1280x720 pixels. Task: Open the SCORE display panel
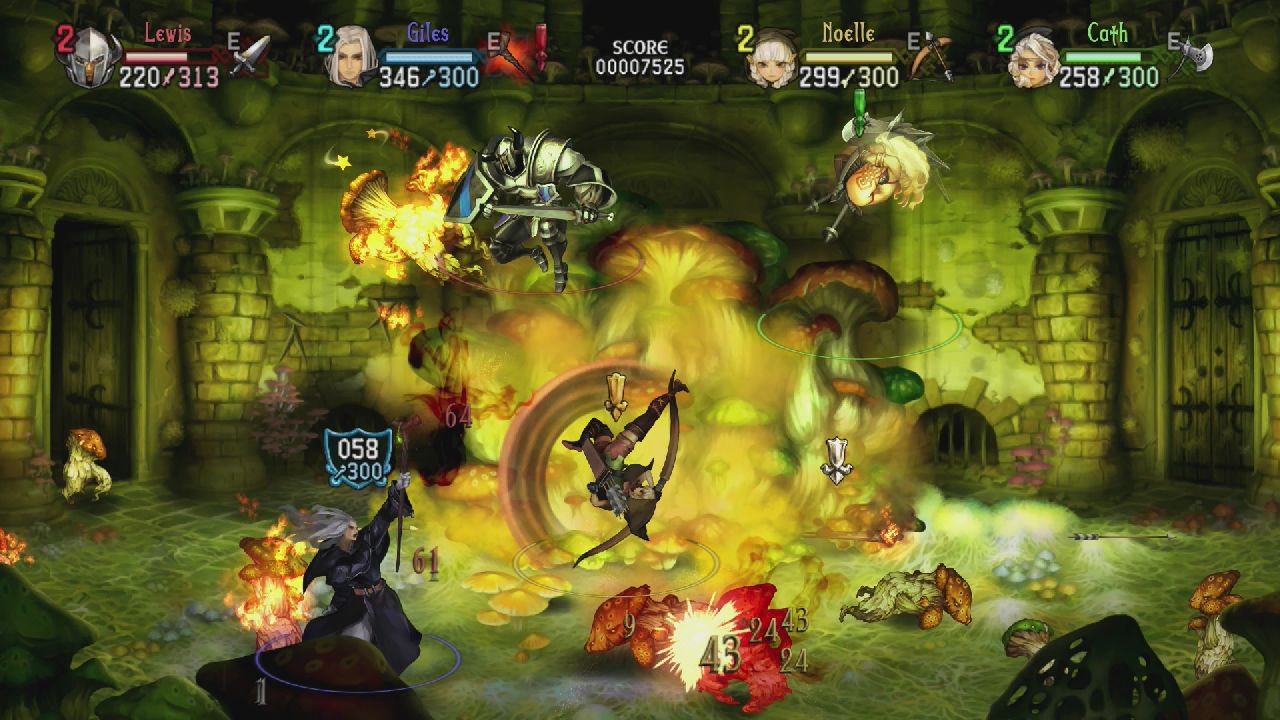click(643, 45)
